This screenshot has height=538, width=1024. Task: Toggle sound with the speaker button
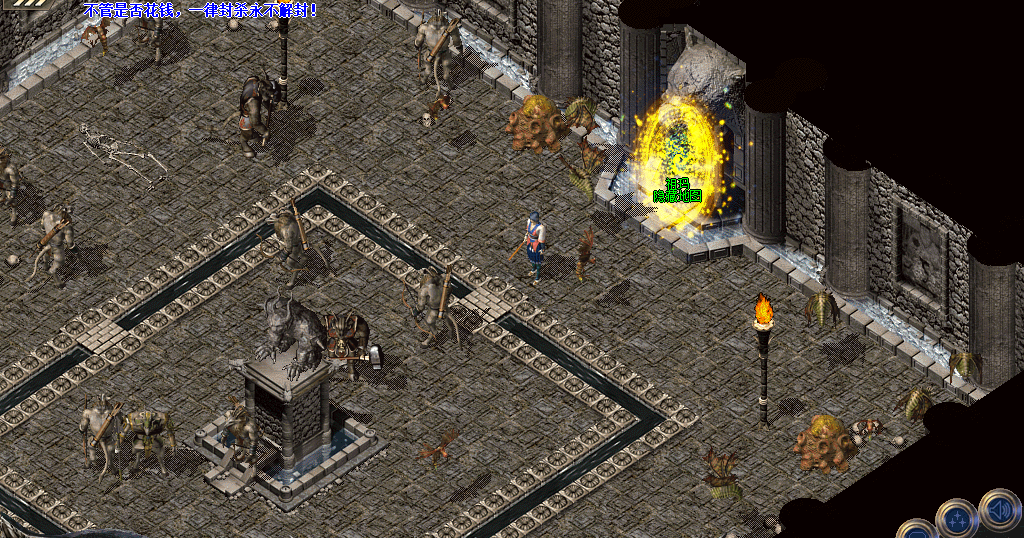999,509
